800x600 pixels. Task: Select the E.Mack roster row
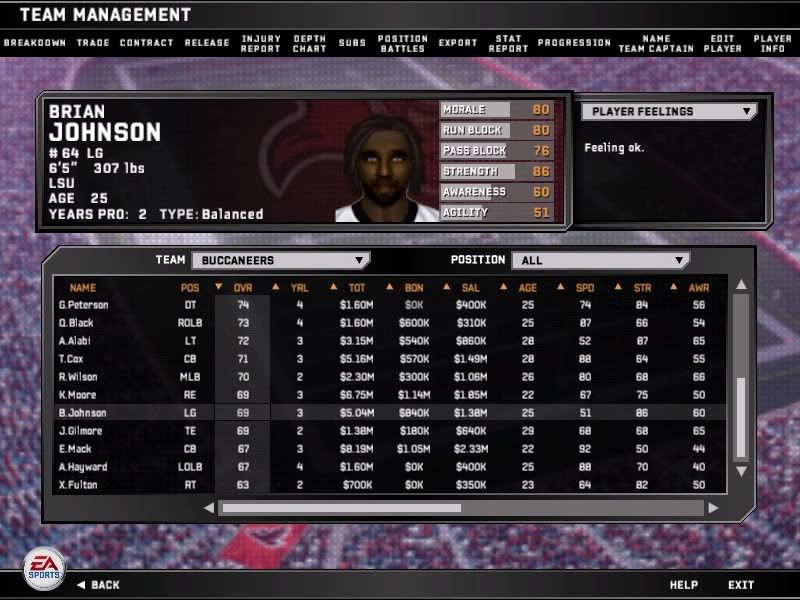tap(75, 449)
